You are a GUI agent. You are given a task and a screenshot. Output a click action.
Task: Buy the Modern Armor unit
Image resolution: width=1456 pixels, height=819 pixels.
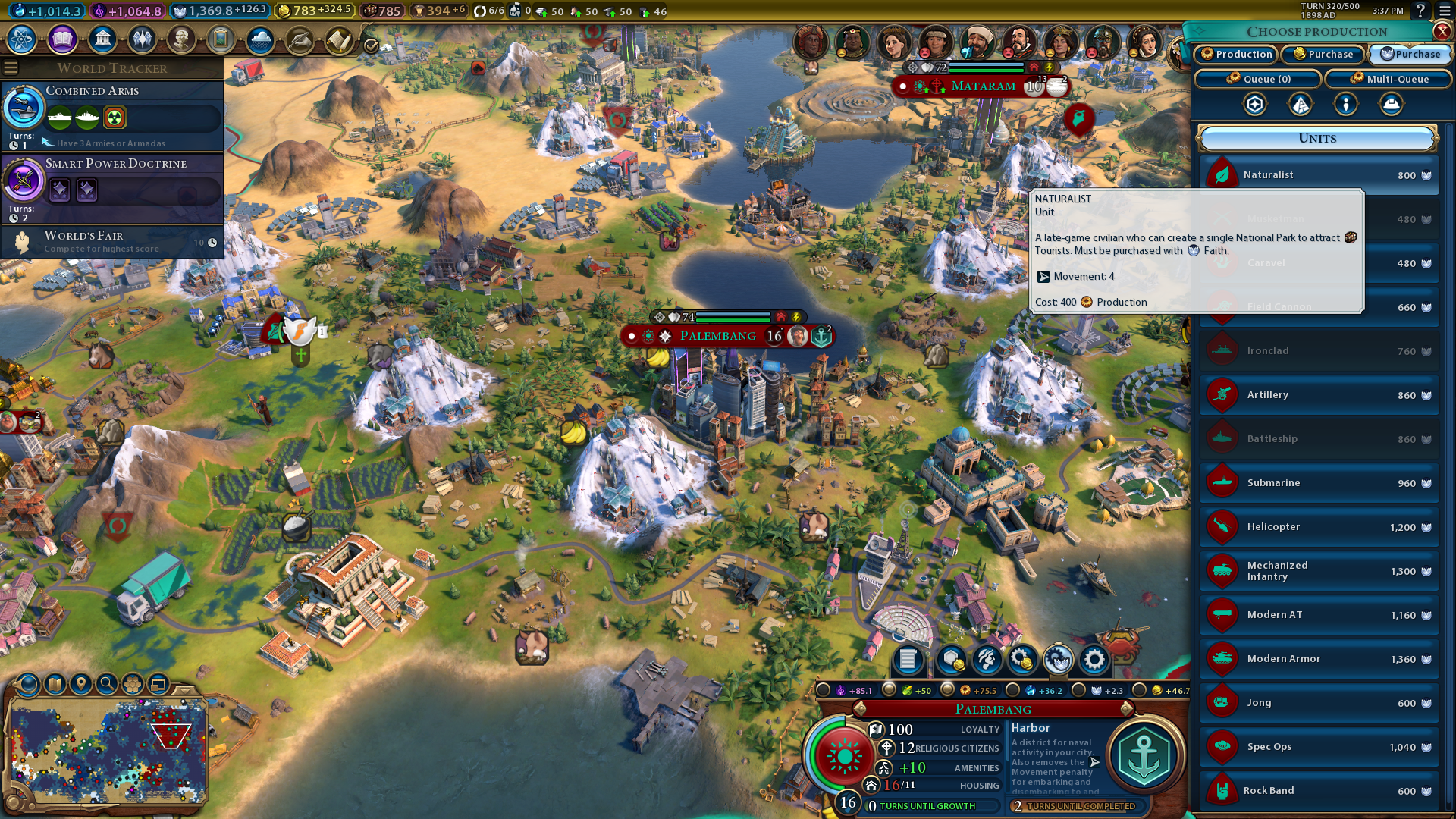(1319, 659)
